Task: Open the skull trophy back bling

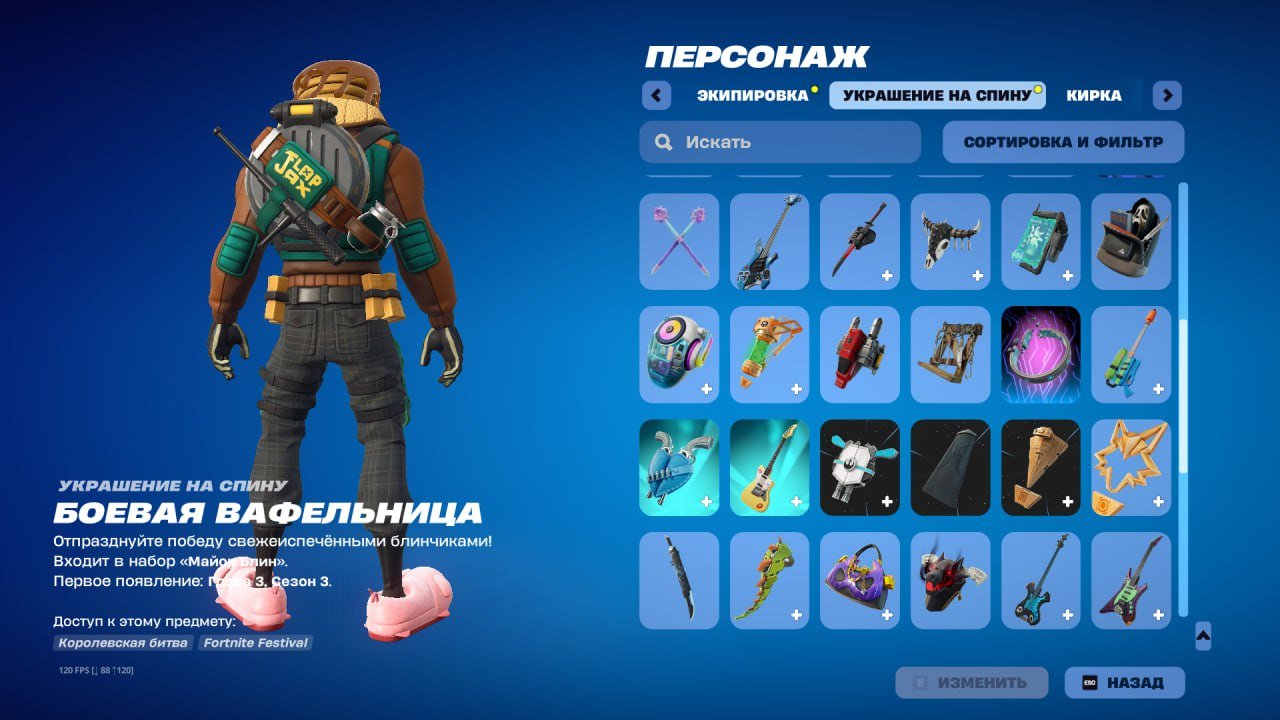Action: click(x=949, y=242)
